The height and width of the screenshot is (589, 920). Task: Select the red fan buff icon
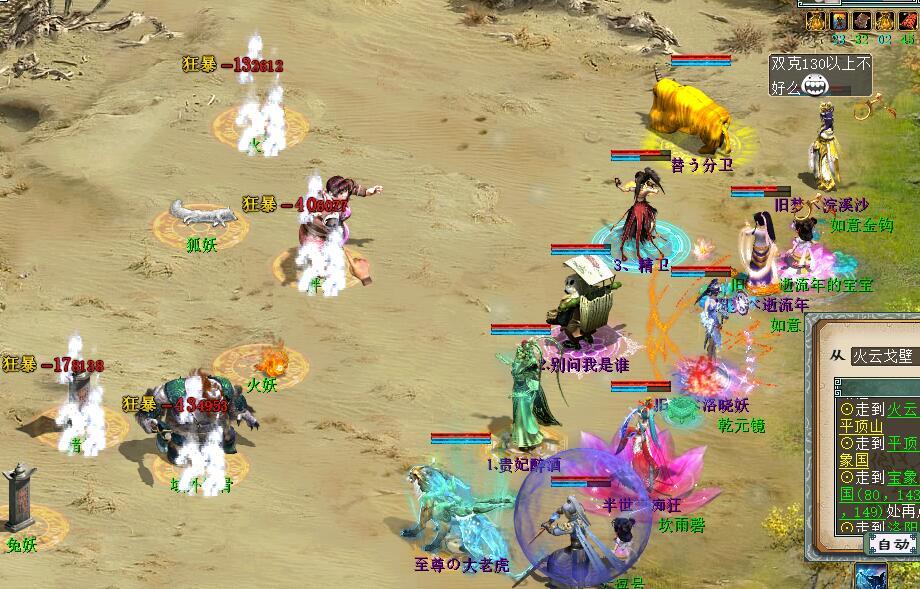click(x=907, y=21)
